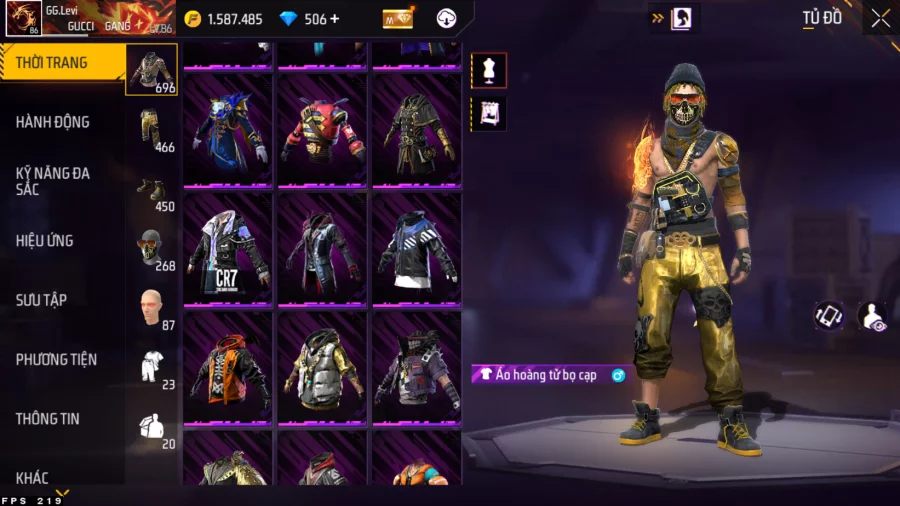
Task: Select the mannequin outfit view icon
Action: [x=489, y=70]
